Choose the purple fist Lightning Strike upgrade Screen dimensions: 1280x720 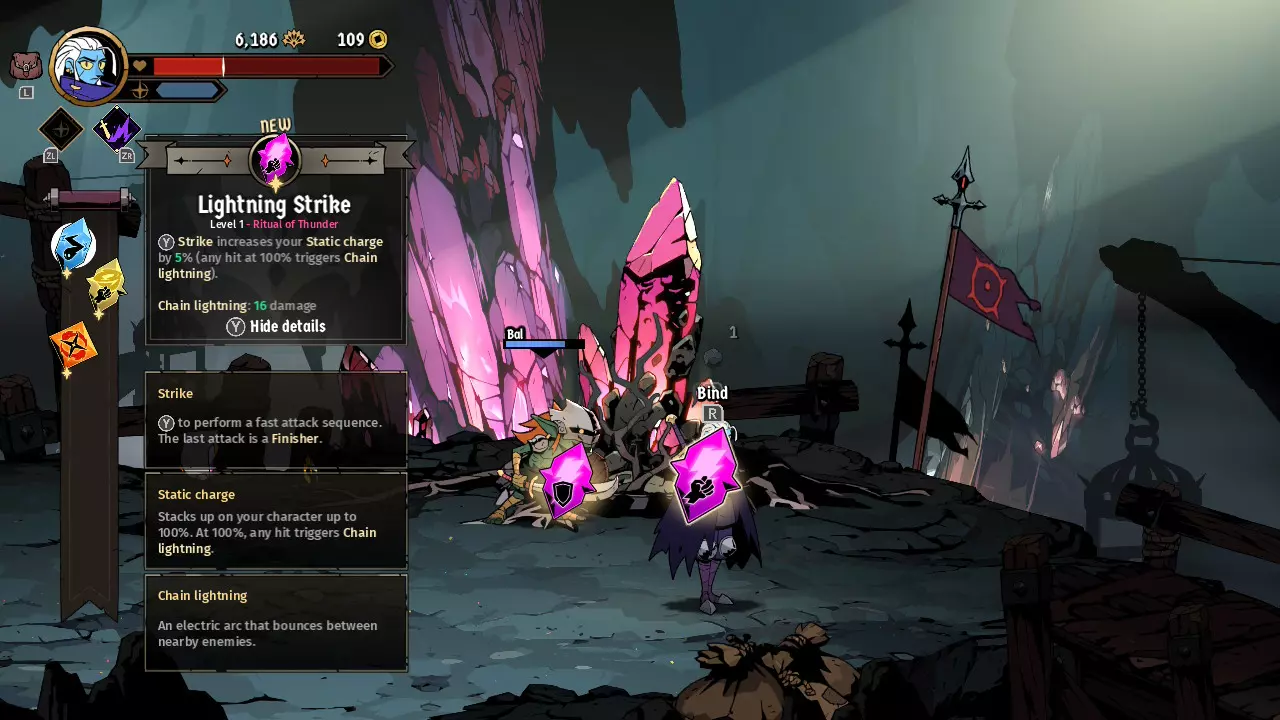[705, 476]
